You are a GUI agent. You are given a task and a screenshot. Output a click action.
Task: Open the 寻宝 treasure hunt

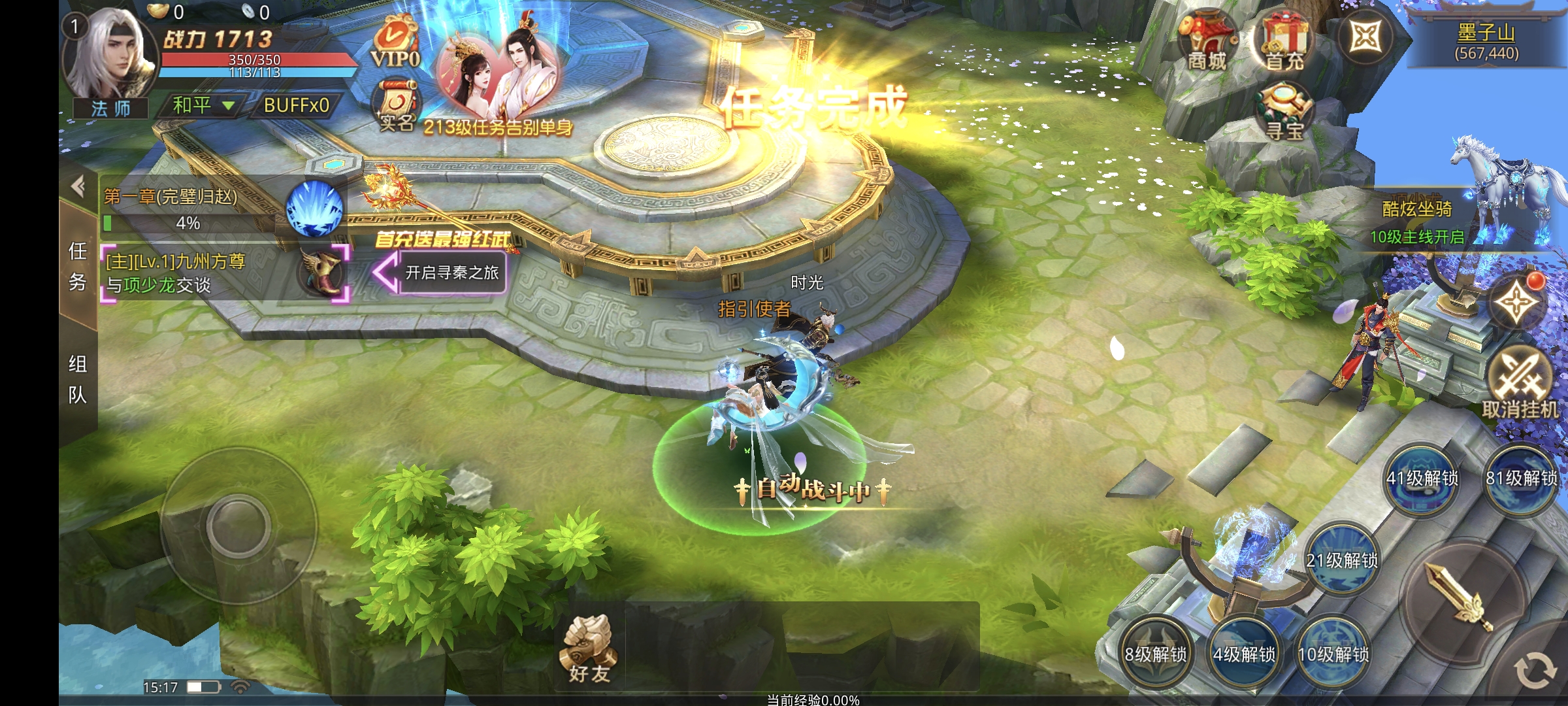point(1284,111)
